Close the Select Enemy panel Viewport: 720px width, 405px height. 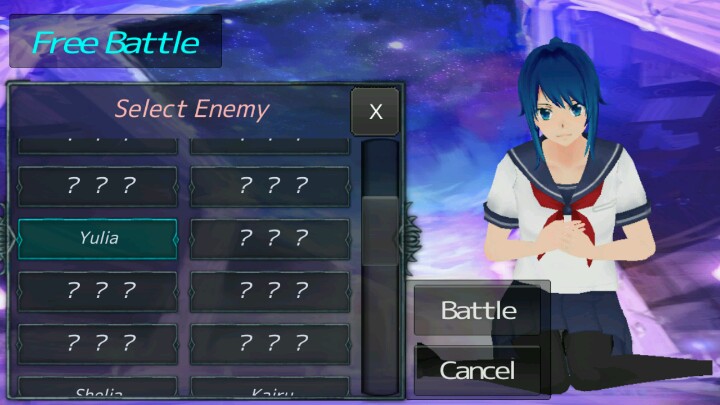(x=375, y=111)
